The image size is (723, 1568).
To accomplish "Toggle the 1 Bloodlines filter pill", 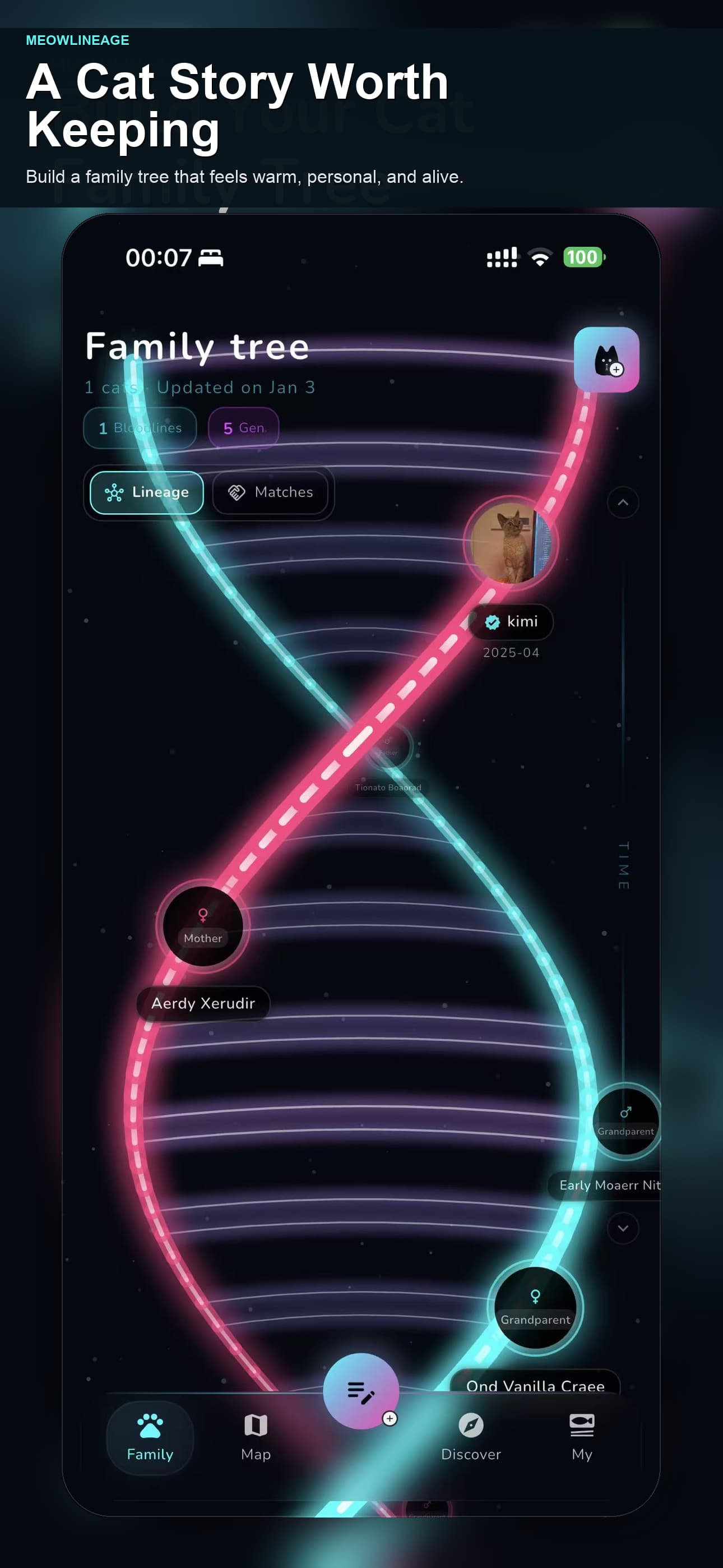I will (x=140, y=427).
